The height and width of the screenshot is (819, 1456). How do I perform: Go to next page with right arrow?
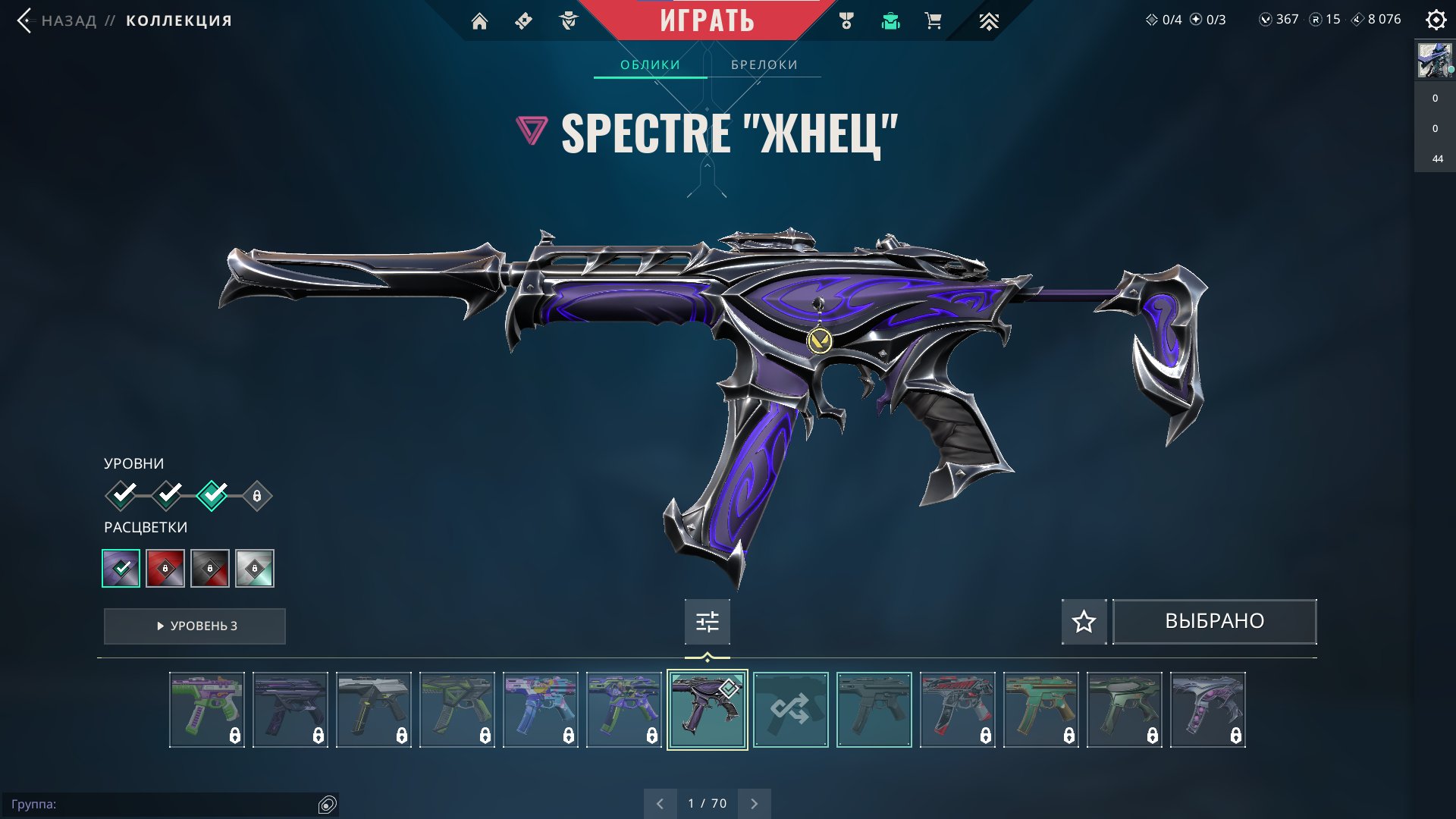[754, 802]
